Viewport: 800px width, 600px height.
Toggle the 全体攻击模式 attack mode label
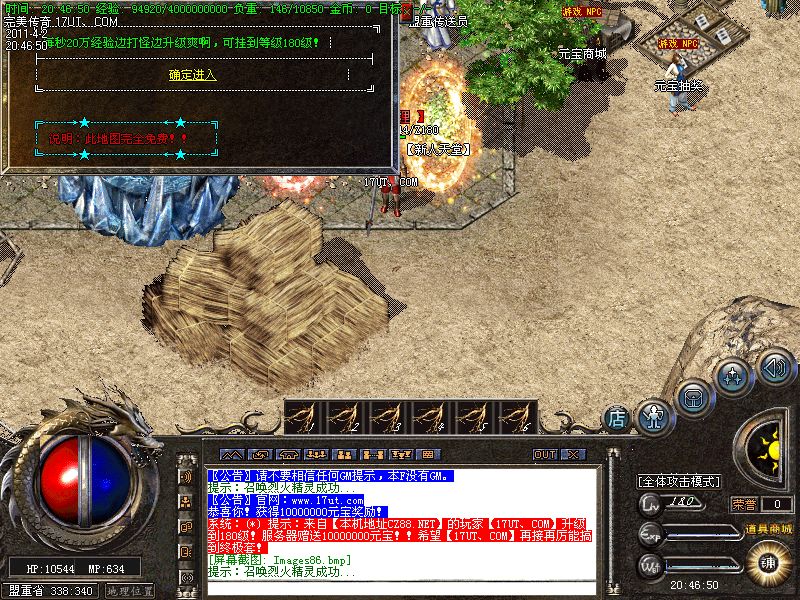(679, 481)
